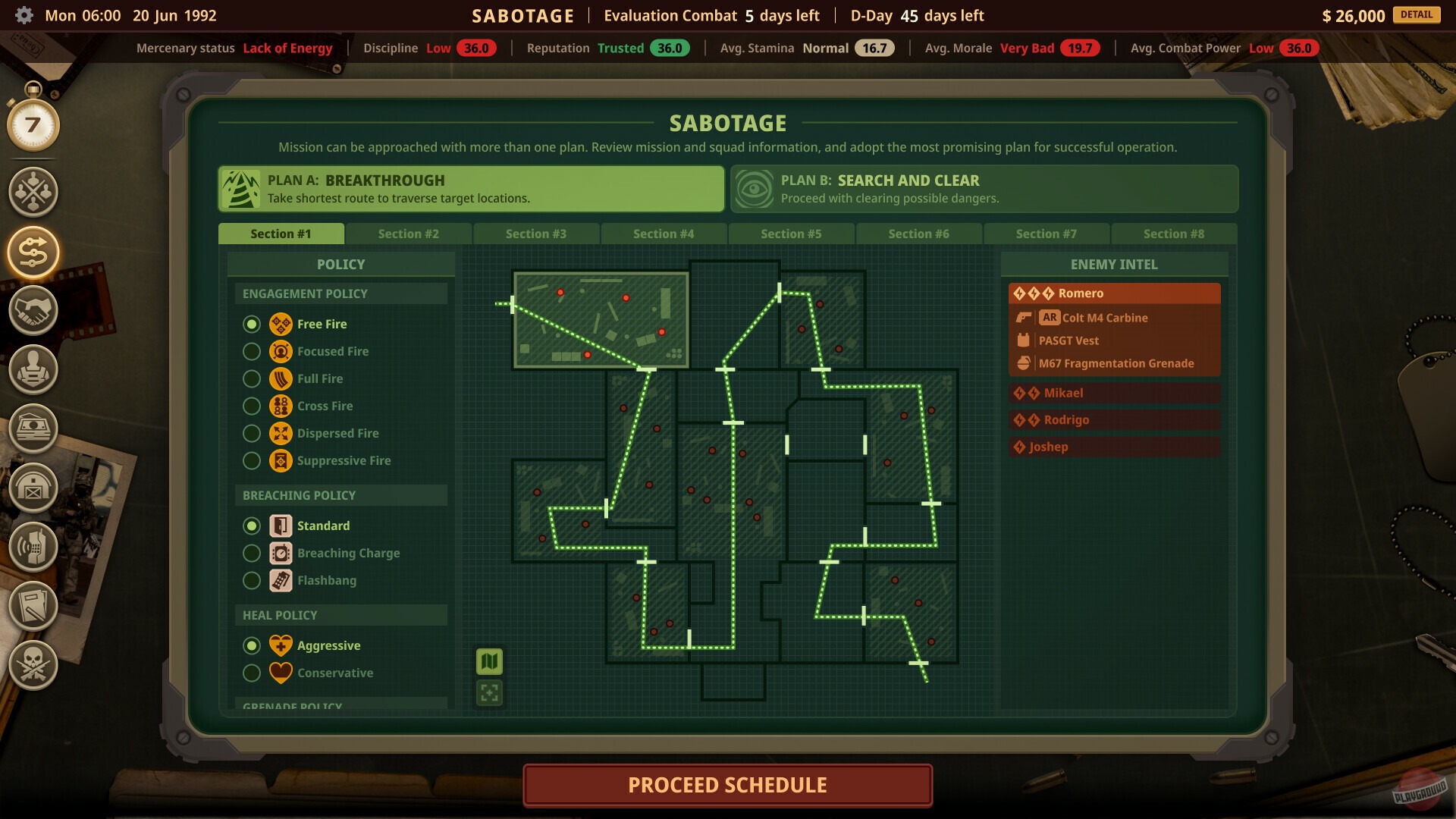Click the PROCEED SCHEDULE button
Image resolution: width=1456 pixels, height=819 pixels.
click(x=727, y=785)
